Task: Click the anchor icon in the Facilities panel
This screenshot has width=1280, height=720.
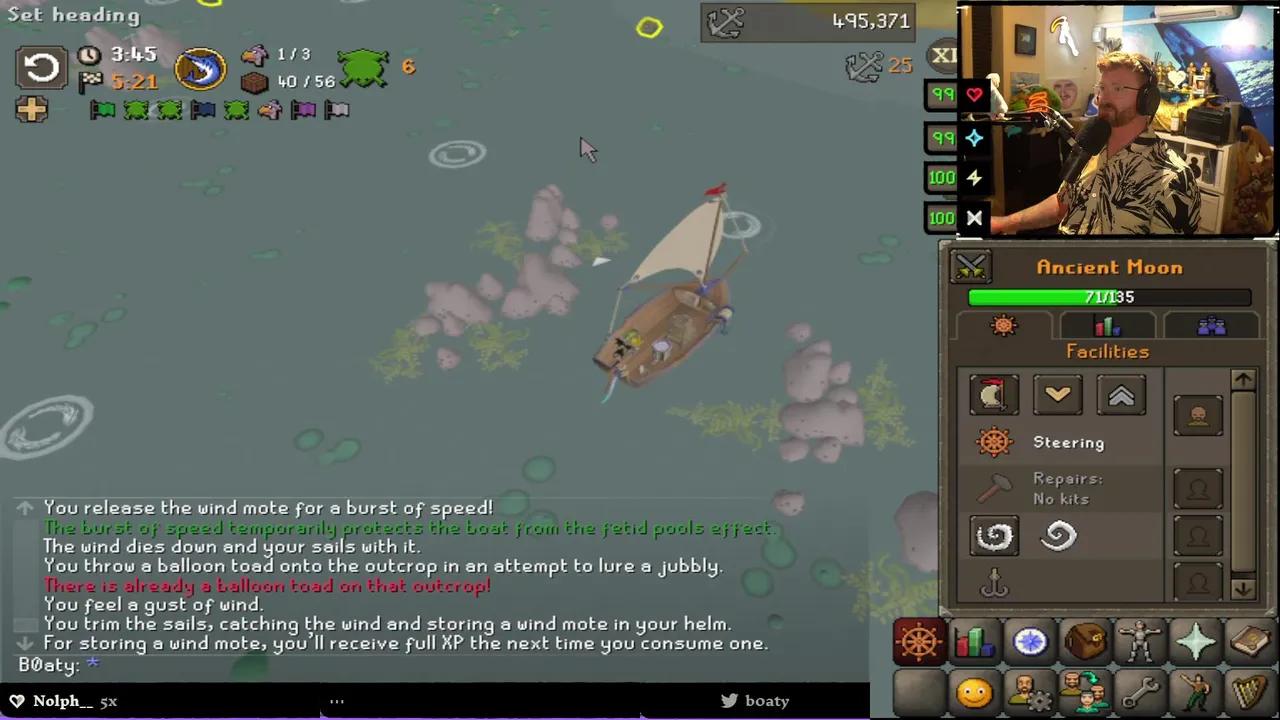Action: click(994, 583)
